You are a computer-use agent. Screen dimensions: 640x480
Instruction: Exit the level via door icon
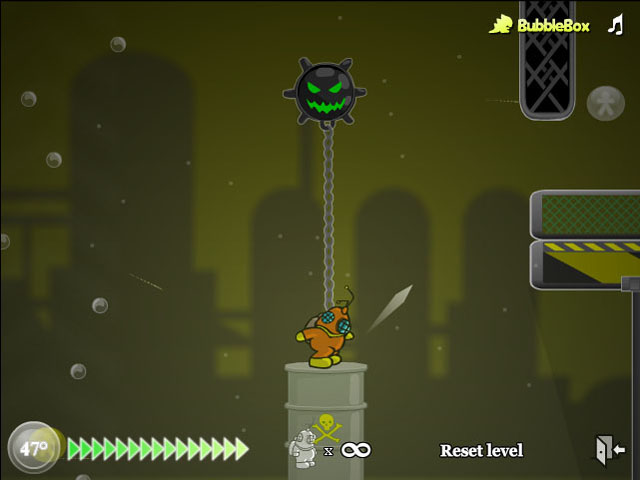609,449
